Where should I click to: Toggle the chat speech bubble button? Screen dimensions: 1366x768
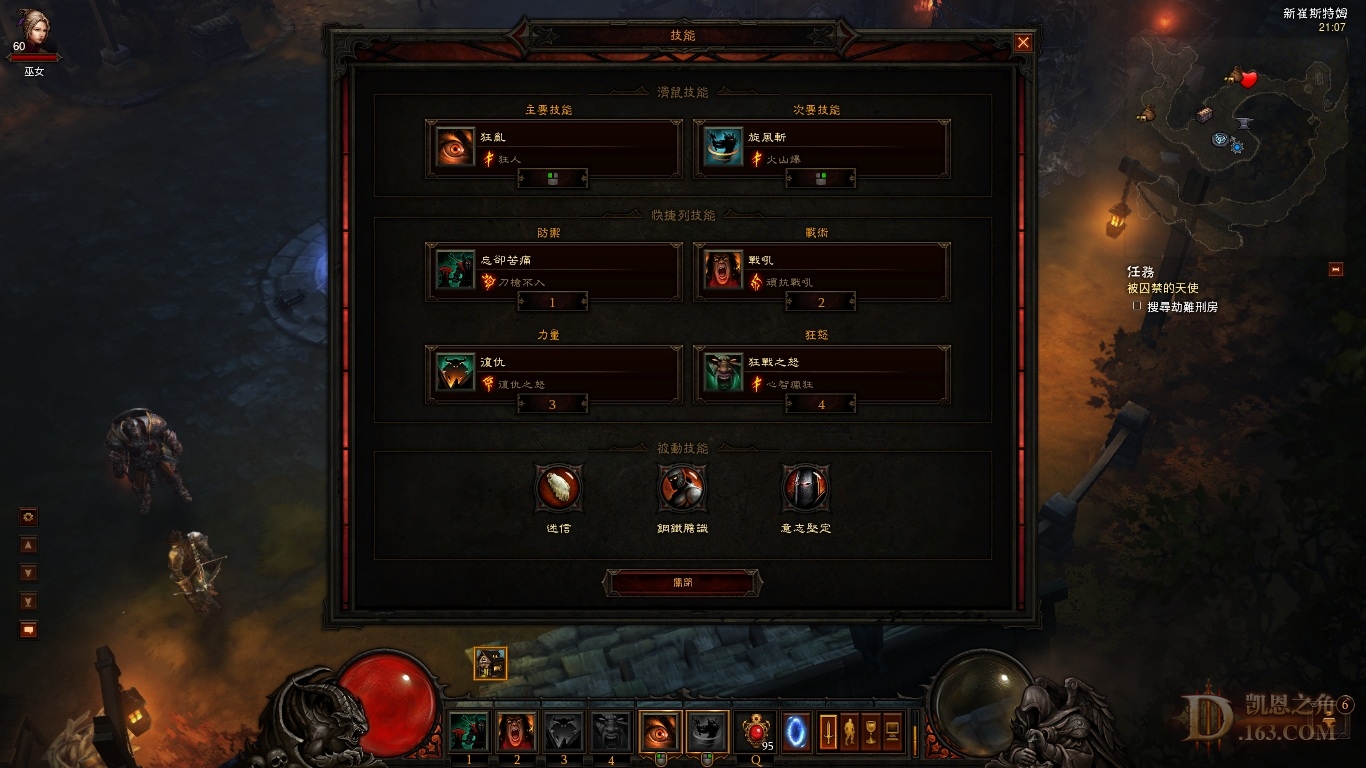(28, 630)
